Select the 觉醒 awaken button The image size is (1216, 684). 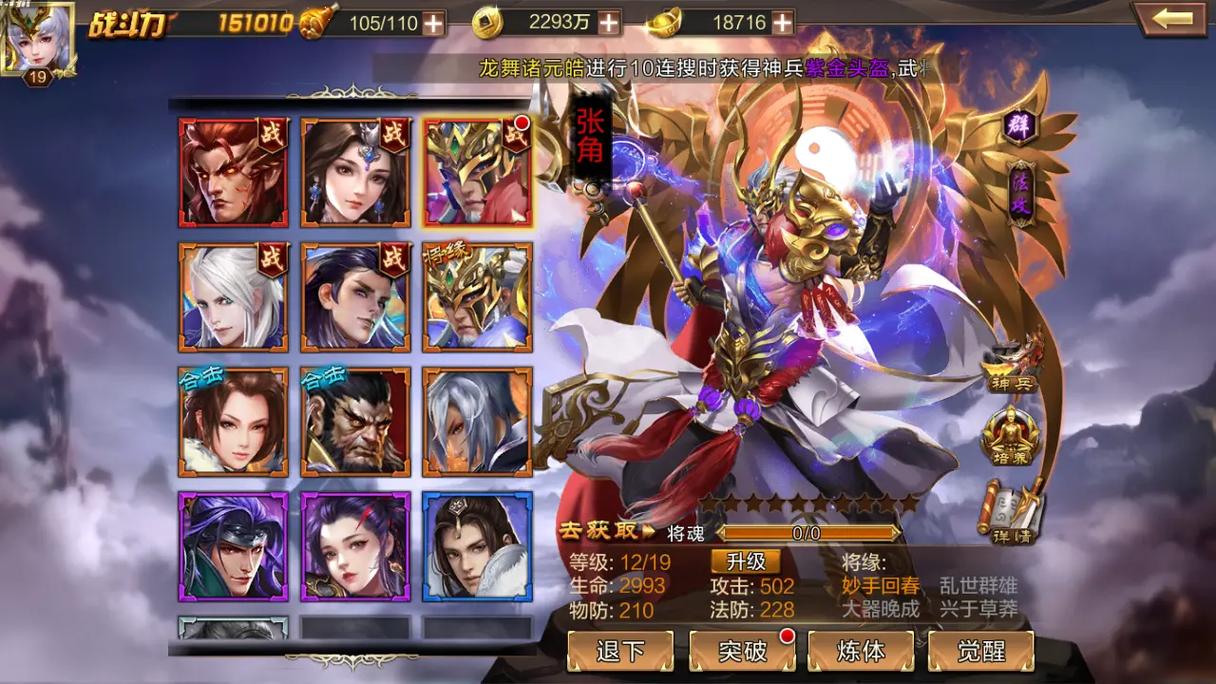coord(980,651)
